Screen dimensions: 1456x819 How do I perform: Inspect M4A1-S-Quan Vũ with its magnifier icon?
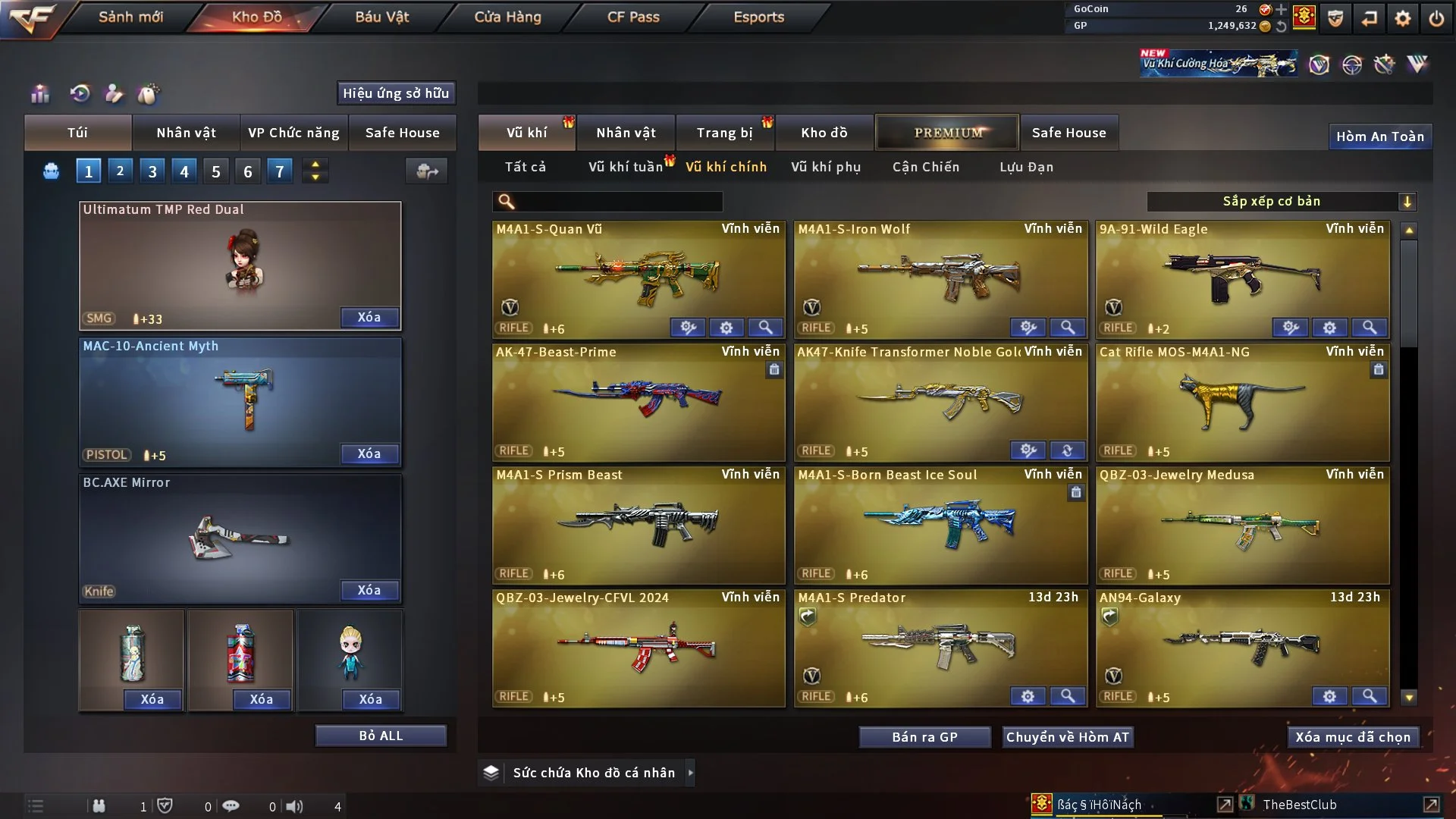[765, 328]
